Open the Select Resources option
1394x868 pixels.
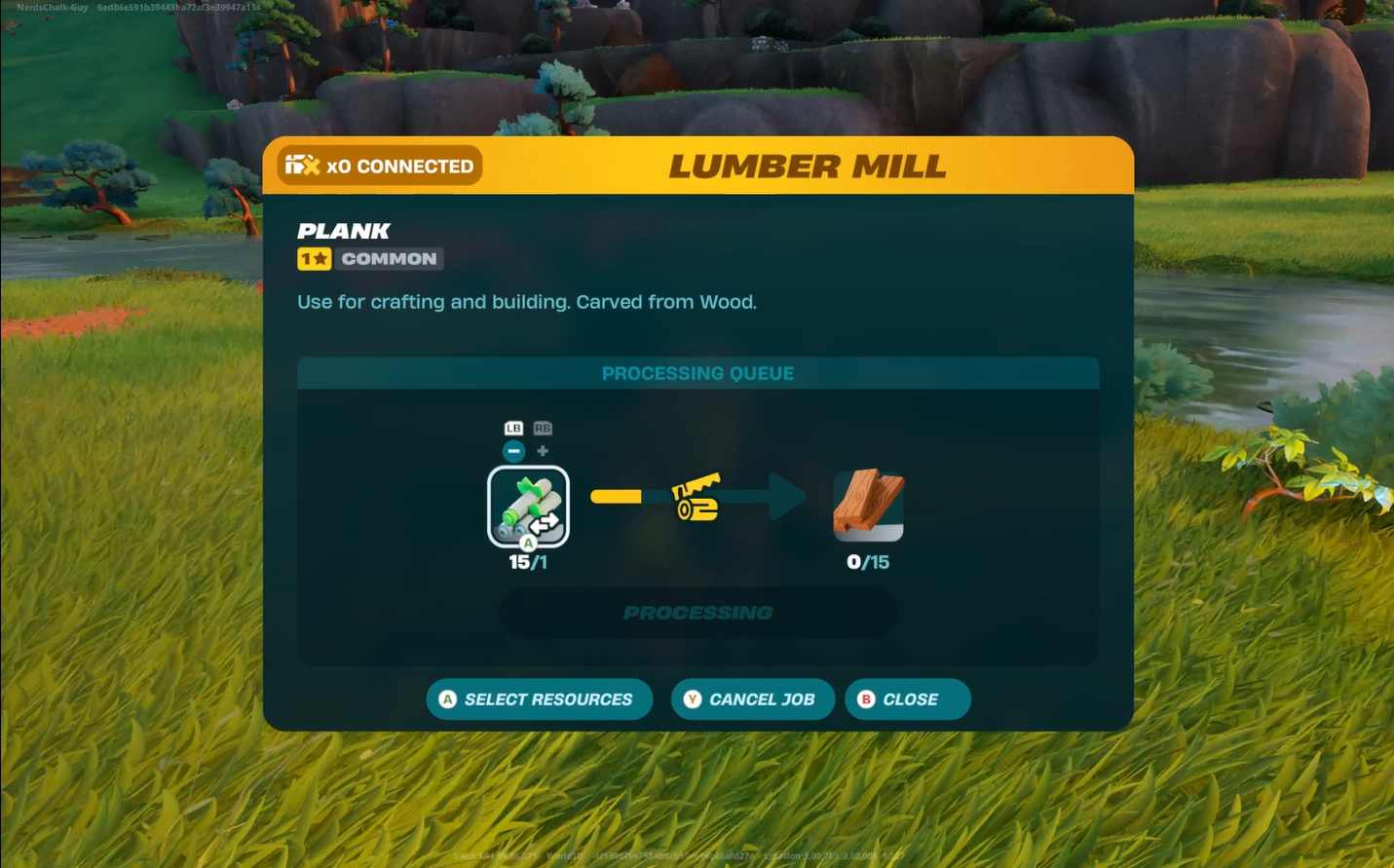coord(539,699)
